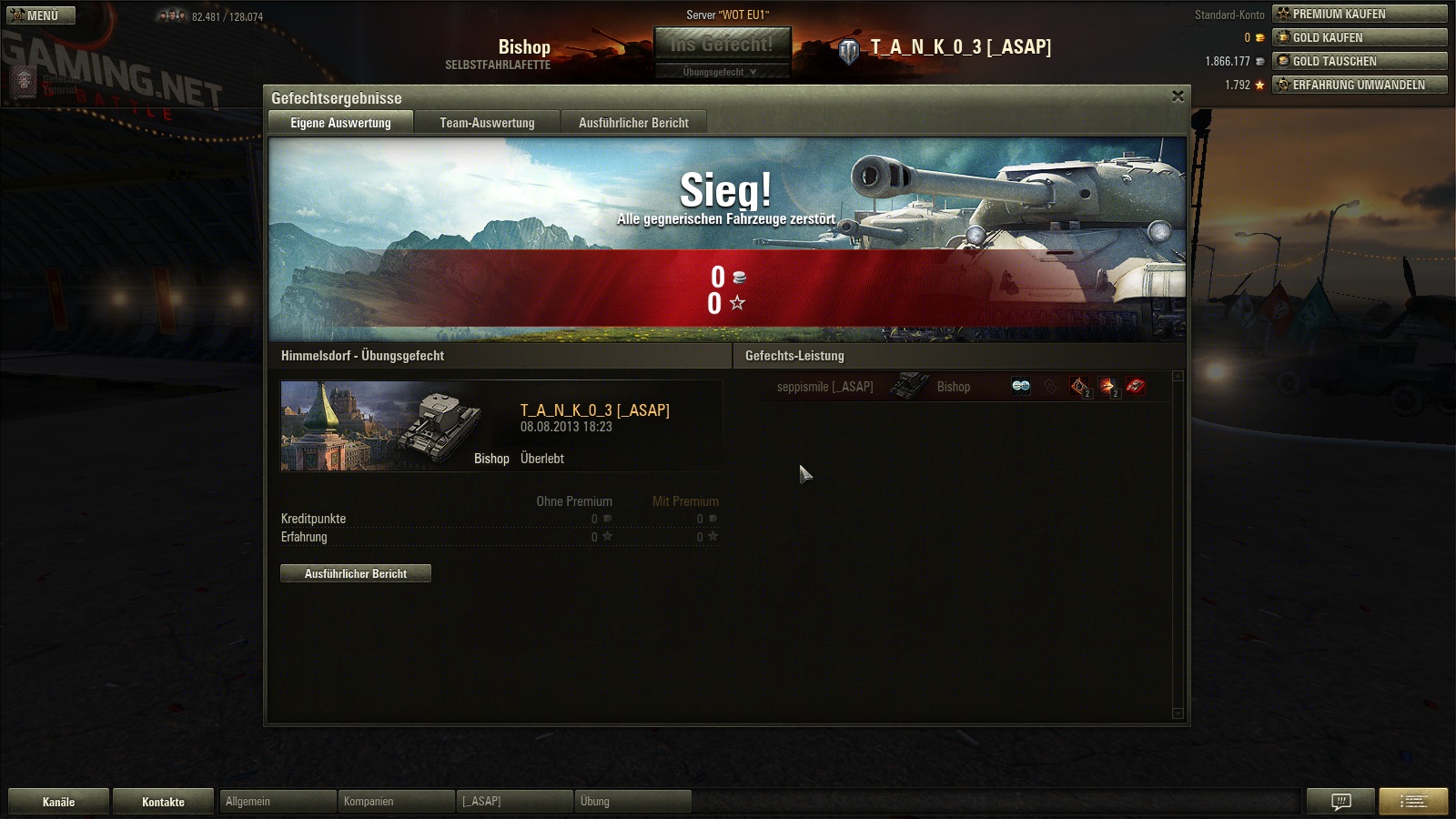
Task: Close the Gefechtsergebnisse window
Action: [1178, 96]
